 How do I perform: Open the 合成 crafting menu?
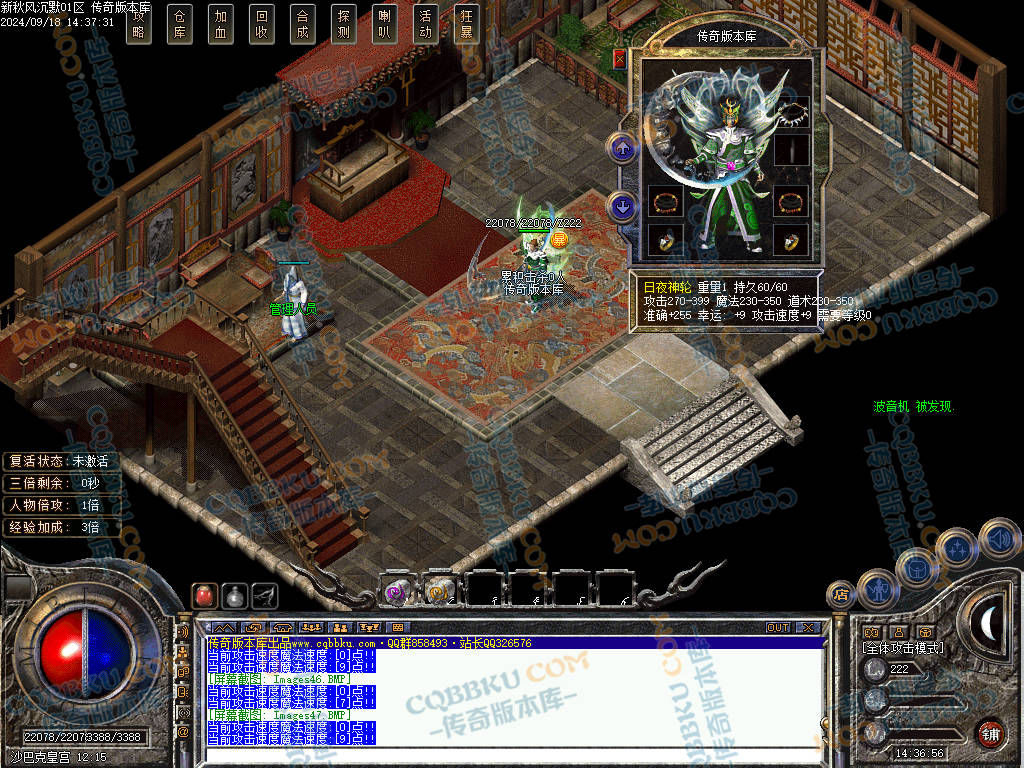[303, 24]
